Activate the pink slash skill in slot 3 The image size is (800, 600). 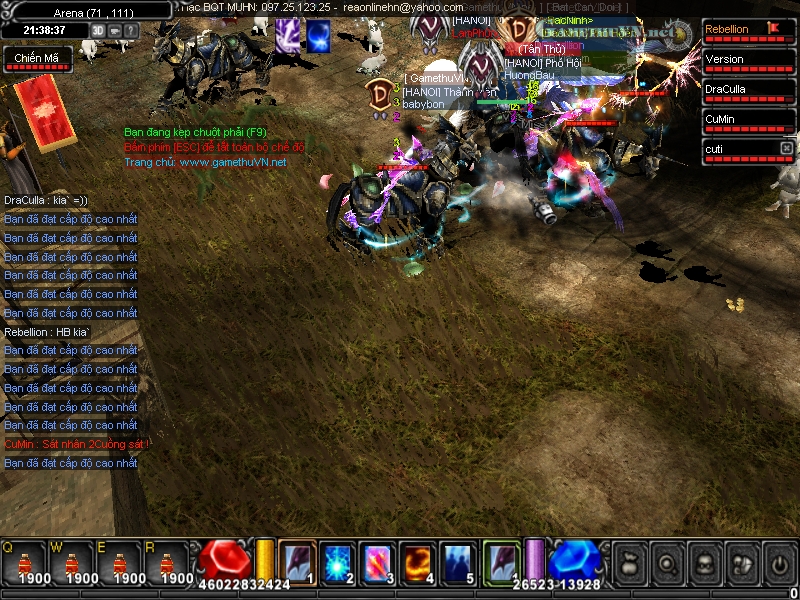[x=377, y=563]
